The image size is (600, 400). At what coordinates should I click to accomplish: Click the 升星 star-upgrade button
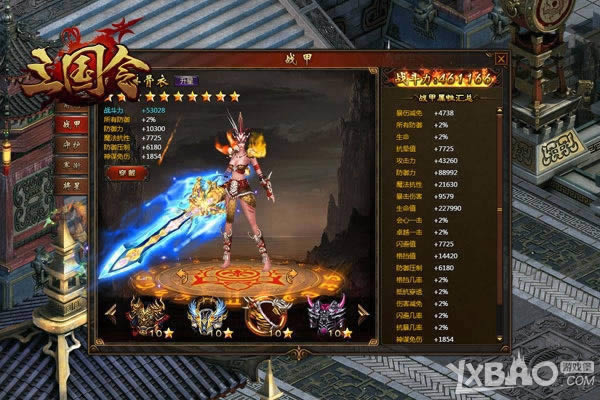tap(184, 80)
